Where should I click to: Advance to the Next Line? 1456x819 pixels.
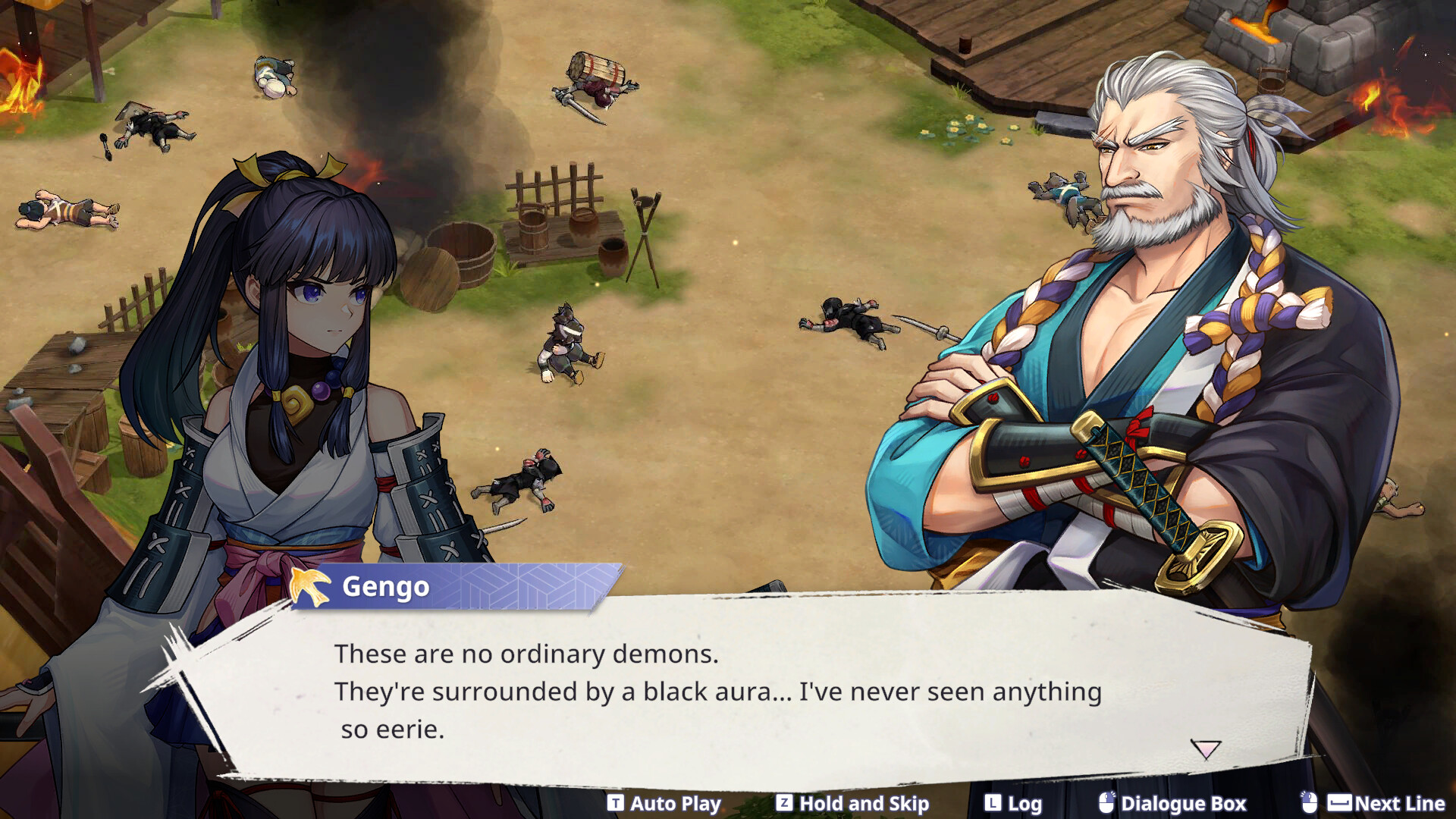1374,803
